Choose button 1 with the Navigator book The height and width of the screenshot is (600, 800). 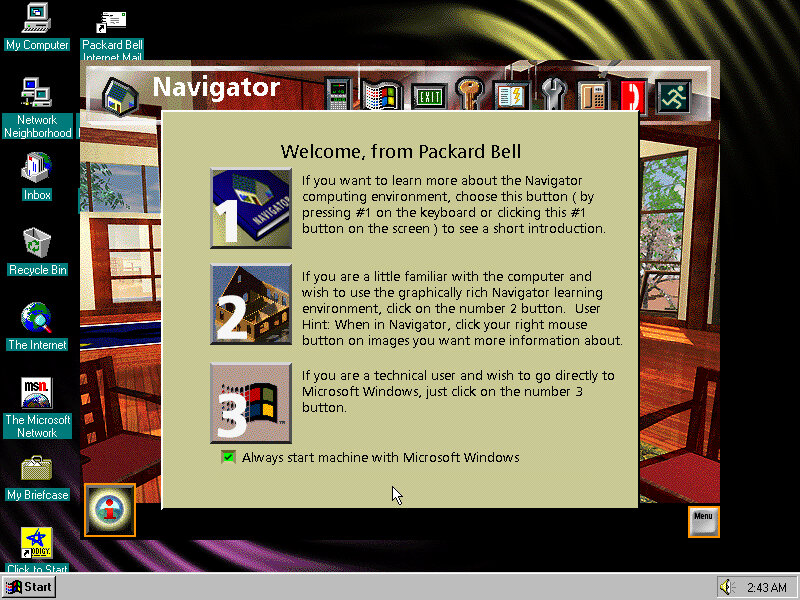click(x=250, y=208)
